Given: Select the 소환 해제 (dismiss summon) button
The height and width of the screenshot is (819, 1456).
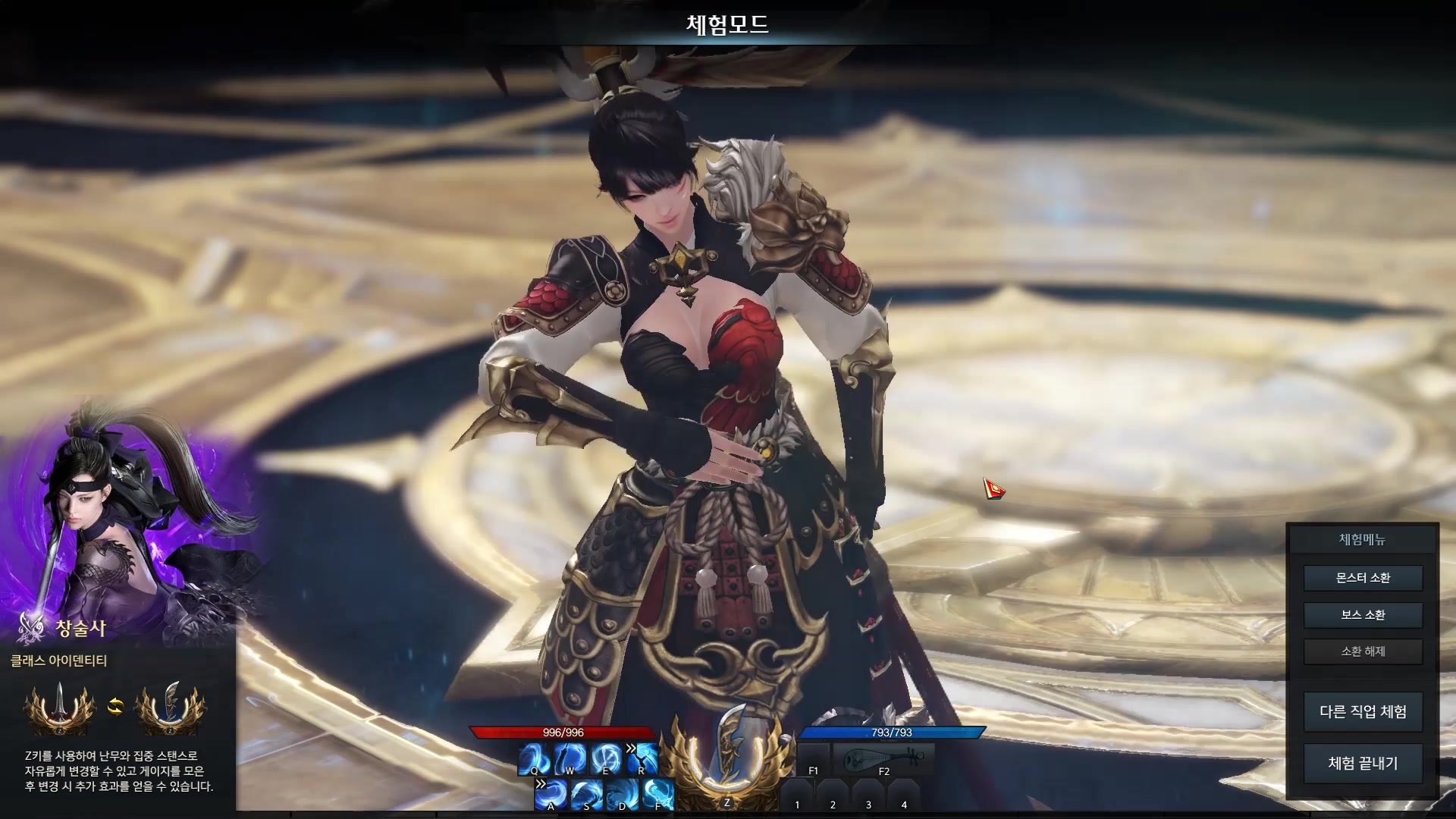Looking at the screenshot, I should pos(1363,651).
